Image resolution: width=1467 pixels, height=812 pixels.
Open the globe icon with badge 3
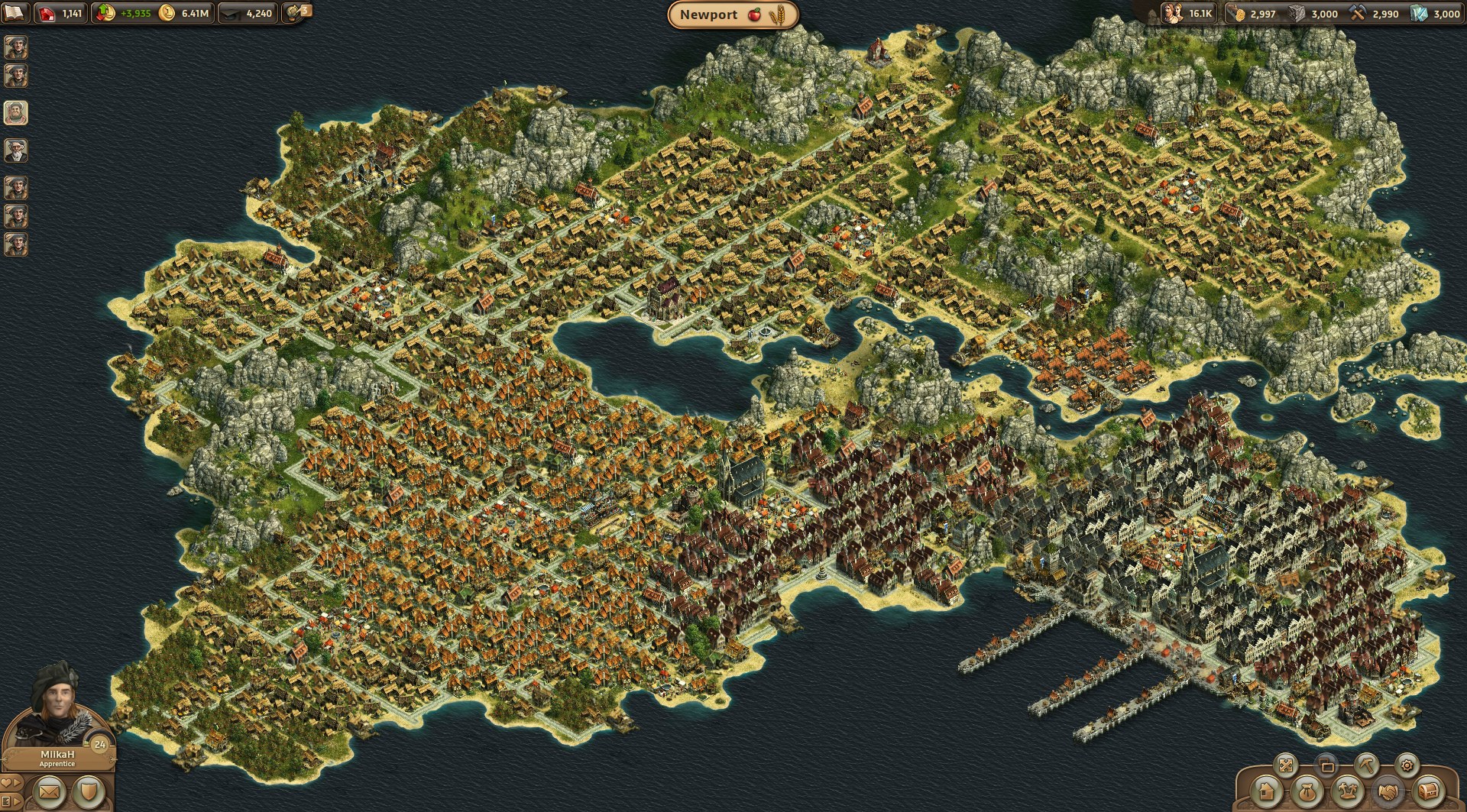(296, 13)
